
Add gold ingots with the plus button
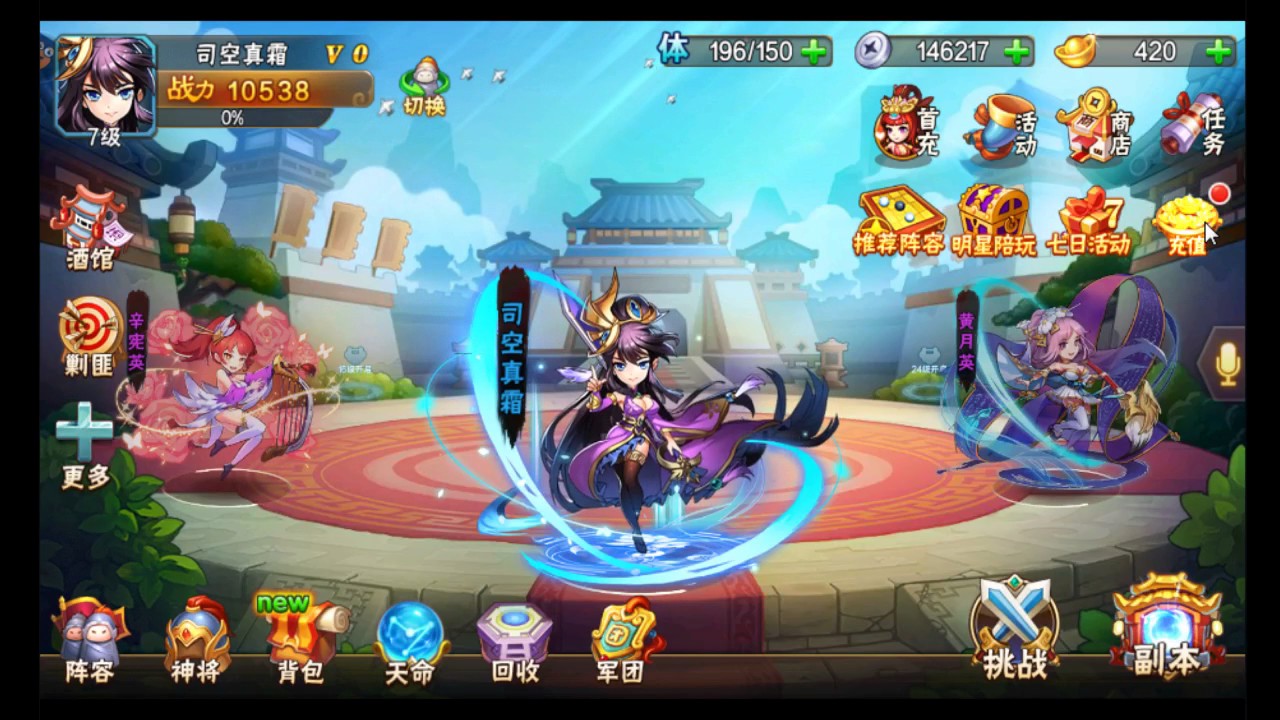pyautogui.click(x=1219, y=51)
